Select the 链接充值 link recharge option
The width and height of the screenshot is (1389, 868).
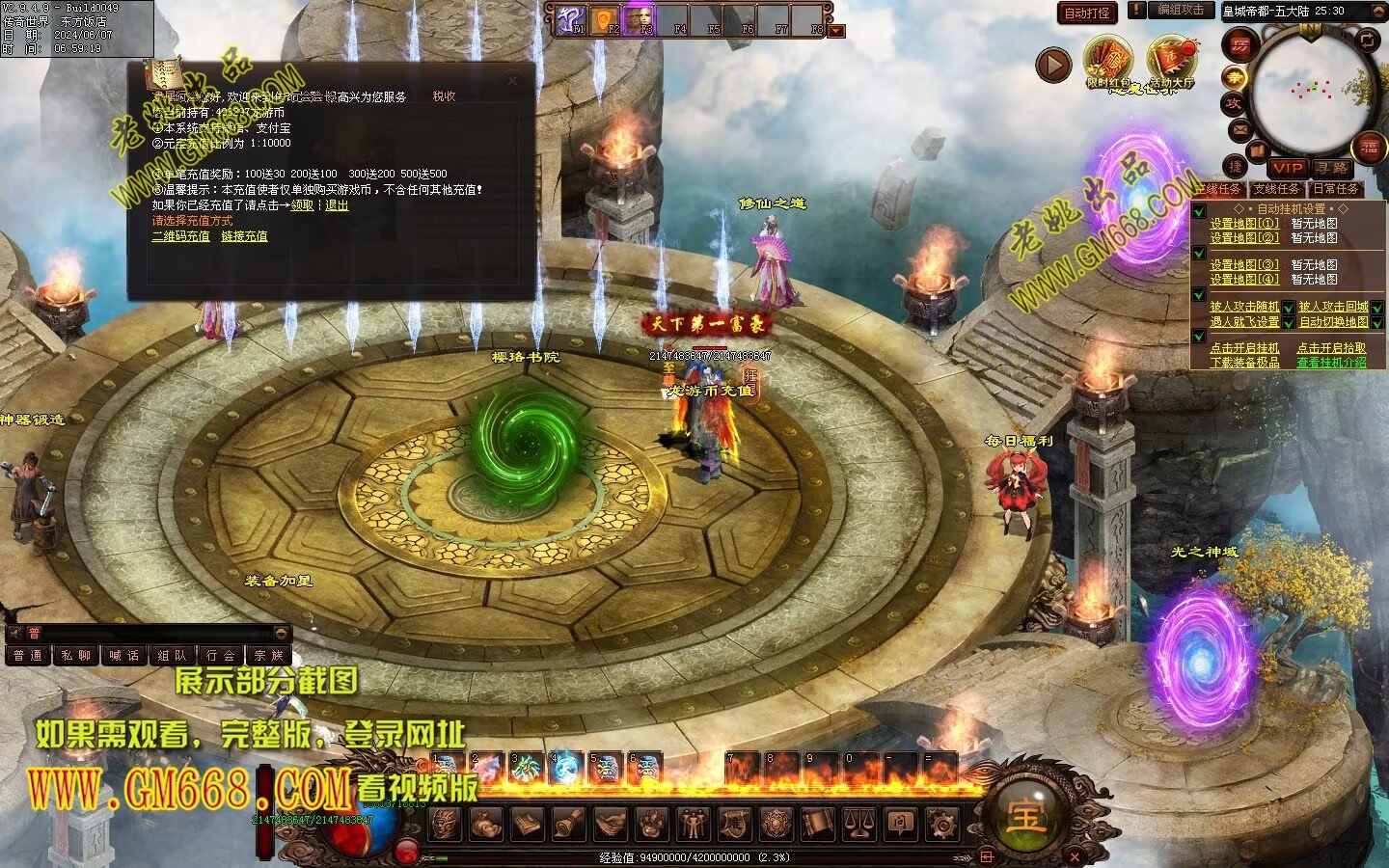coord(244,236)
